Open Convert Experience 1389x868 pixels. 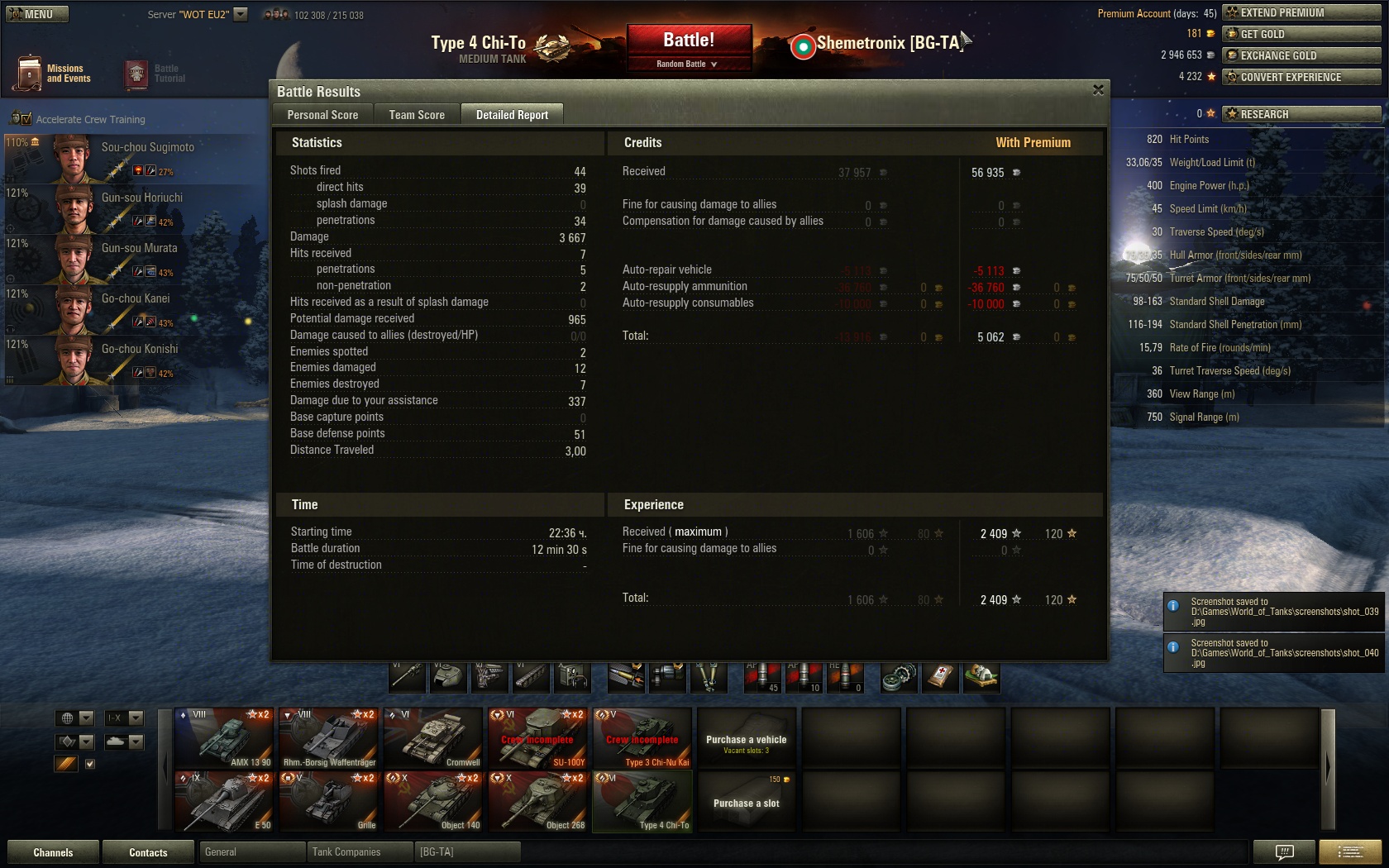point(1301,77)
